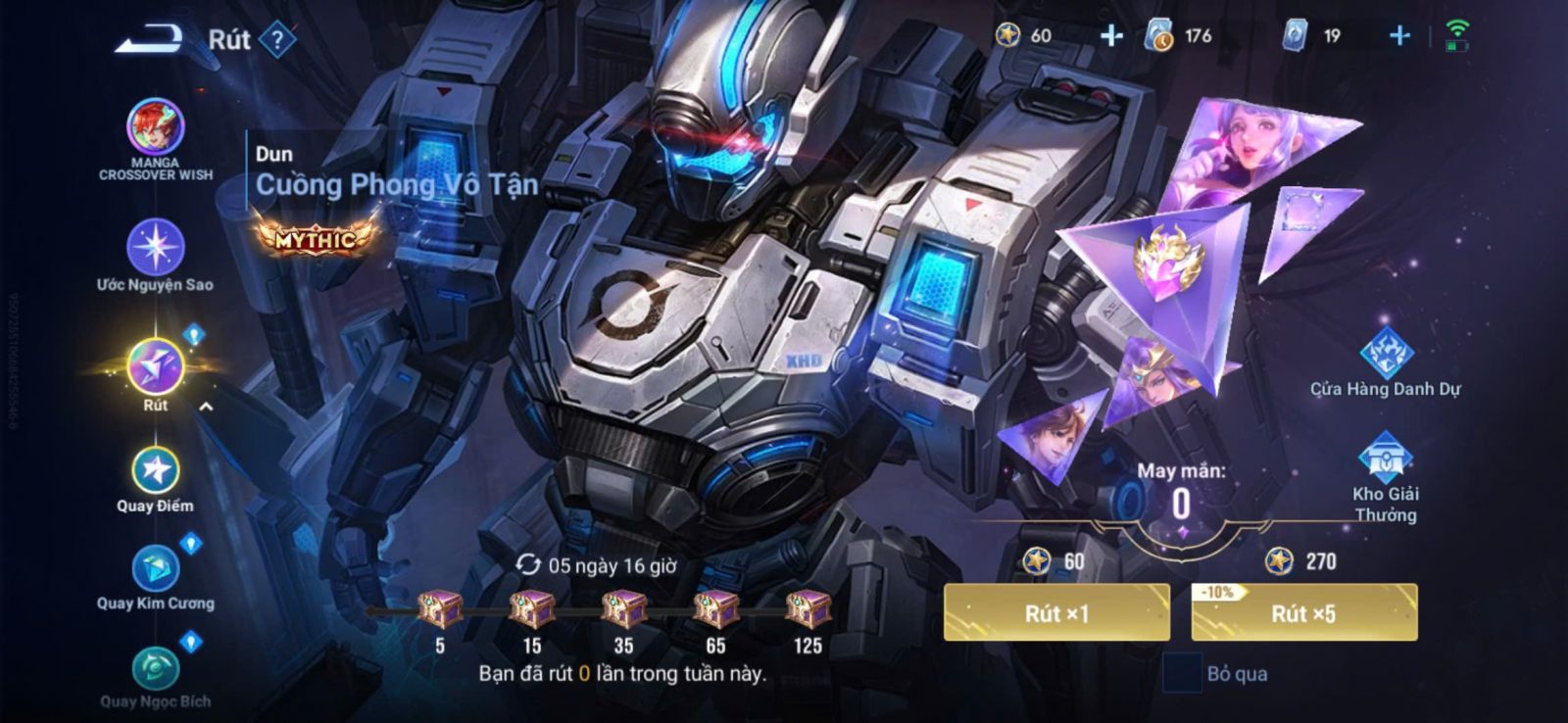1568x723 pixels.
Task: View the purple crystal prize pool
Action: [1166, 265]
